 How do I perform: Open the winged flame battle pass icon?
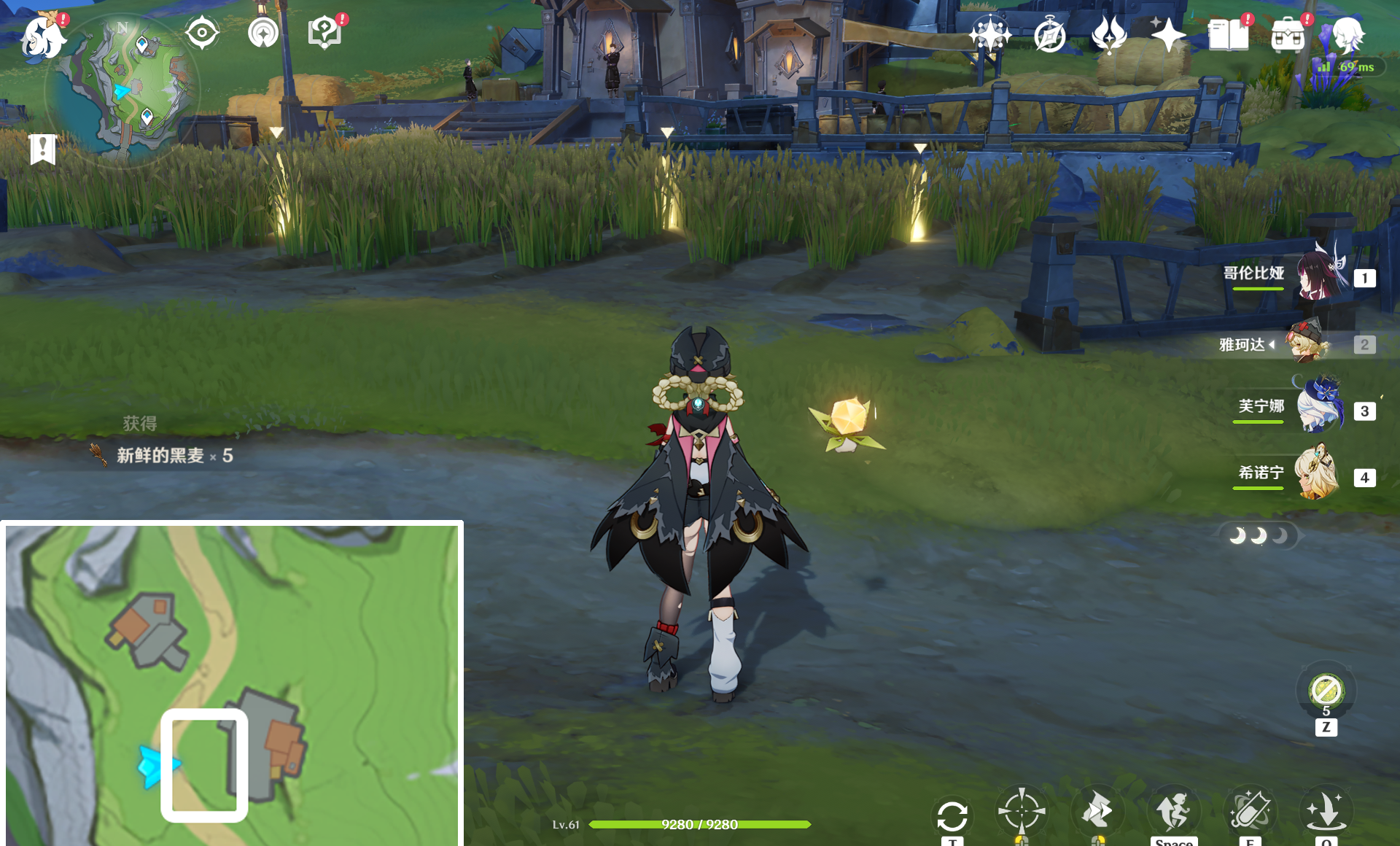tap(1109, 34)
